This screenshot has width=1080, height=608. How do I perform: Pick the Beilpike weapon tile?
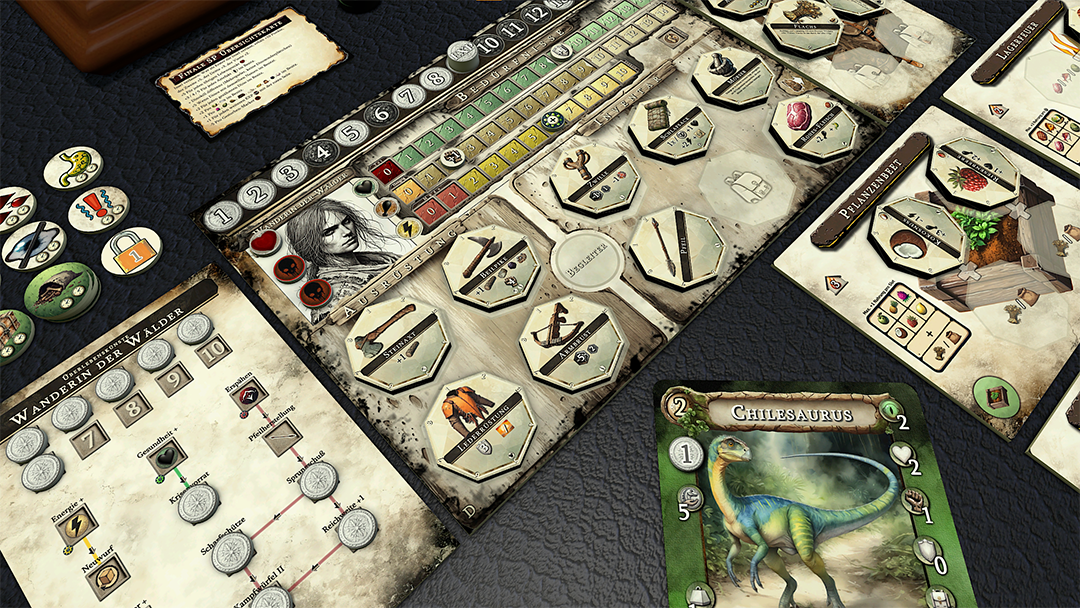491,267
